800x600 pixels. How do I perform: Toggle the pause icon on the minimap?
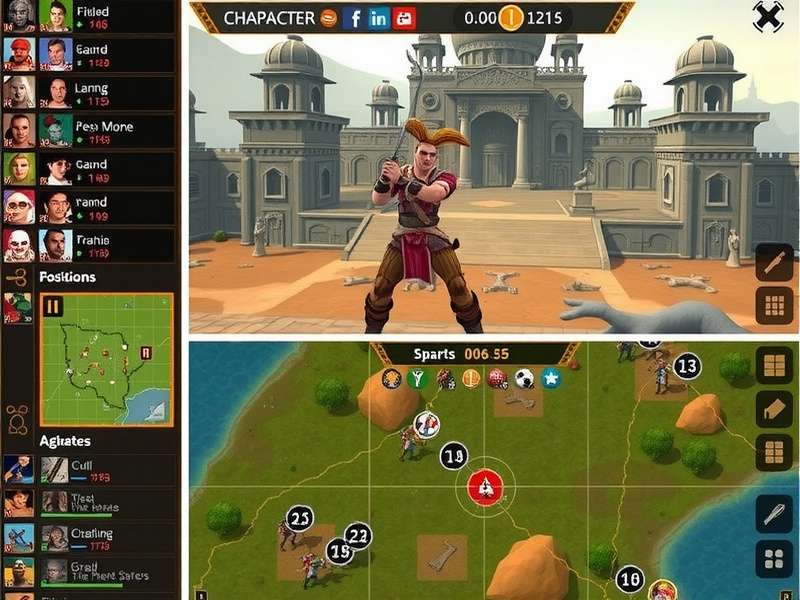[x=54, y=307]
